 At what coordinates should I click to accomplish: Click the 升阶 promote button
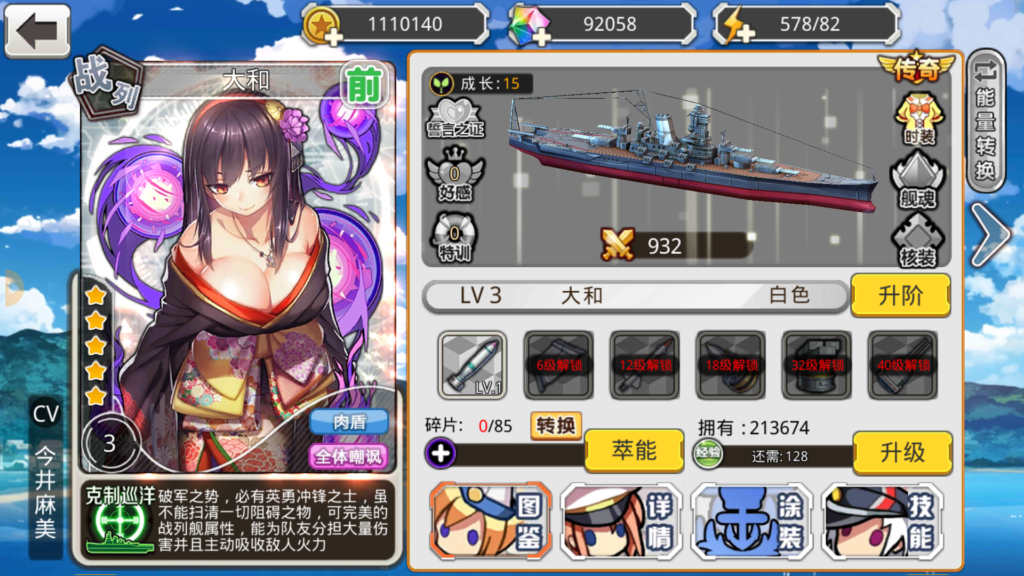coord(901,295)
